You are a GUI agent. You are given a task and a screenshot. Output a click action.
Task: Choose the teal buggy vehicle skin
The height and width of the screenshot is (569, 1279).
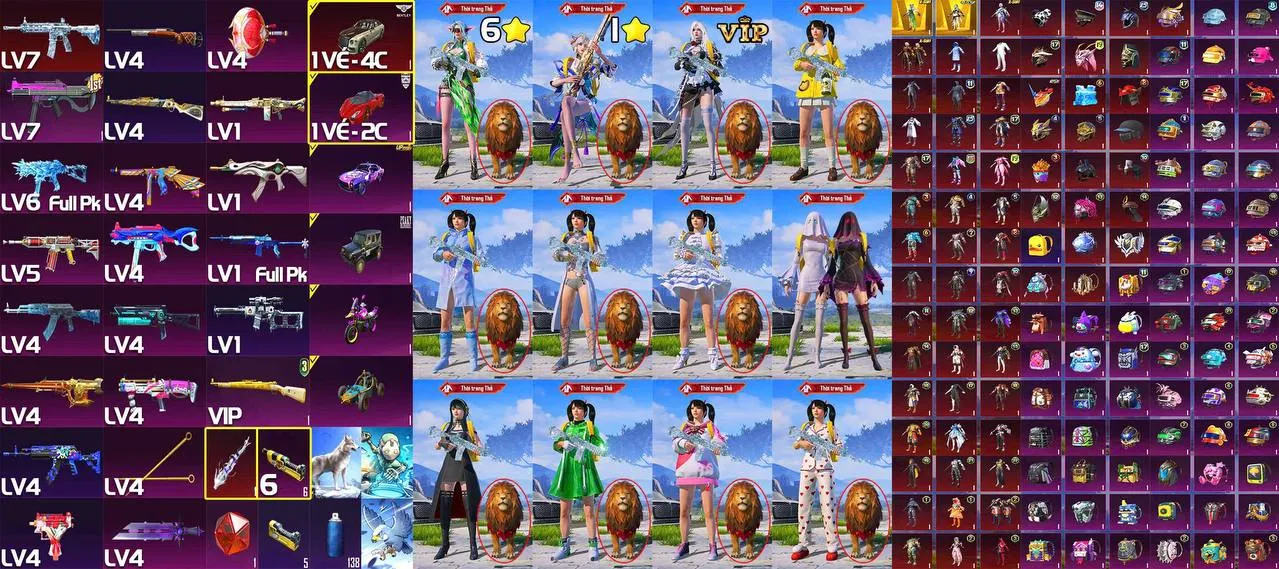coord(361,391)
